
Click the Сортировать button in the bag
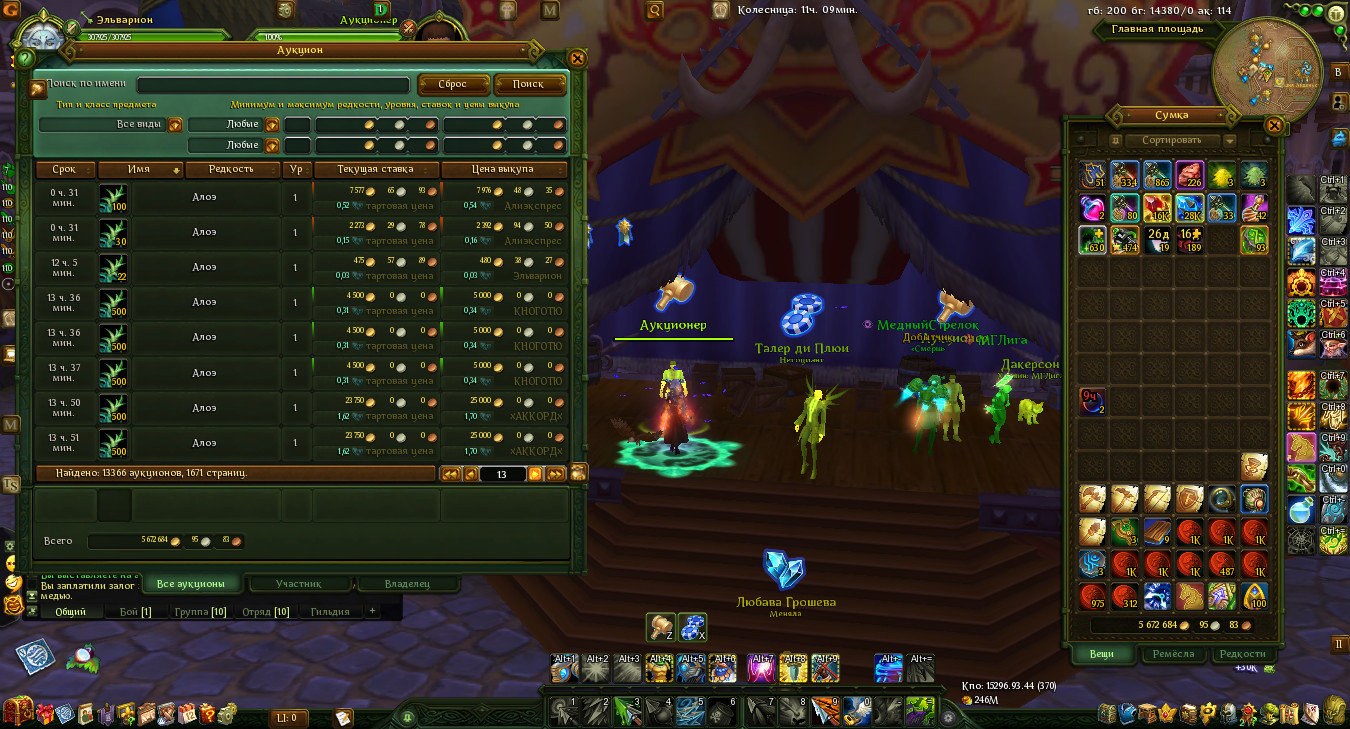[1170, 141]
